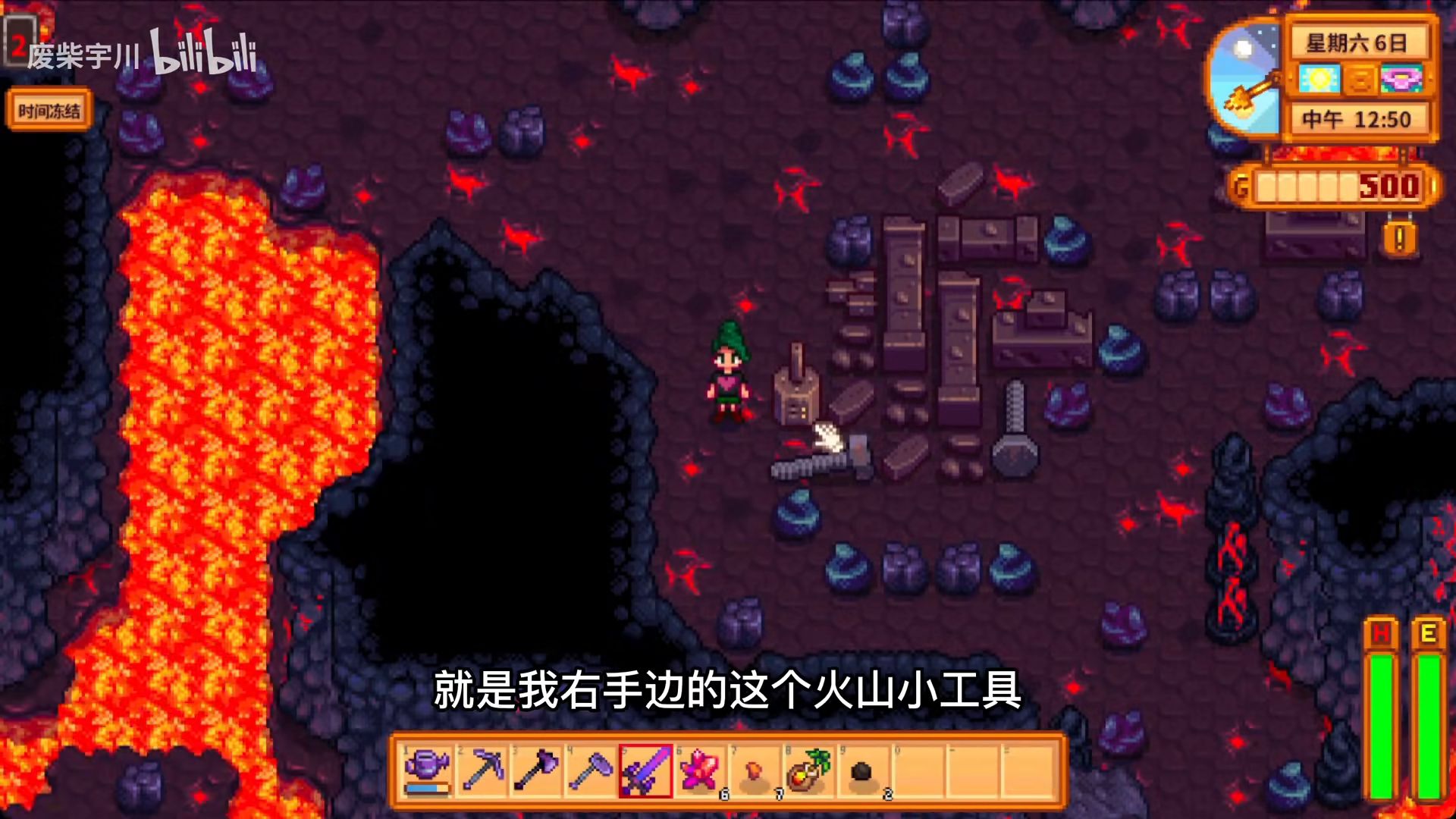The height and width of the screenshot is (819, 1456).
Task: Pick the pink star flower stack
Action: [x=700, y=770]
